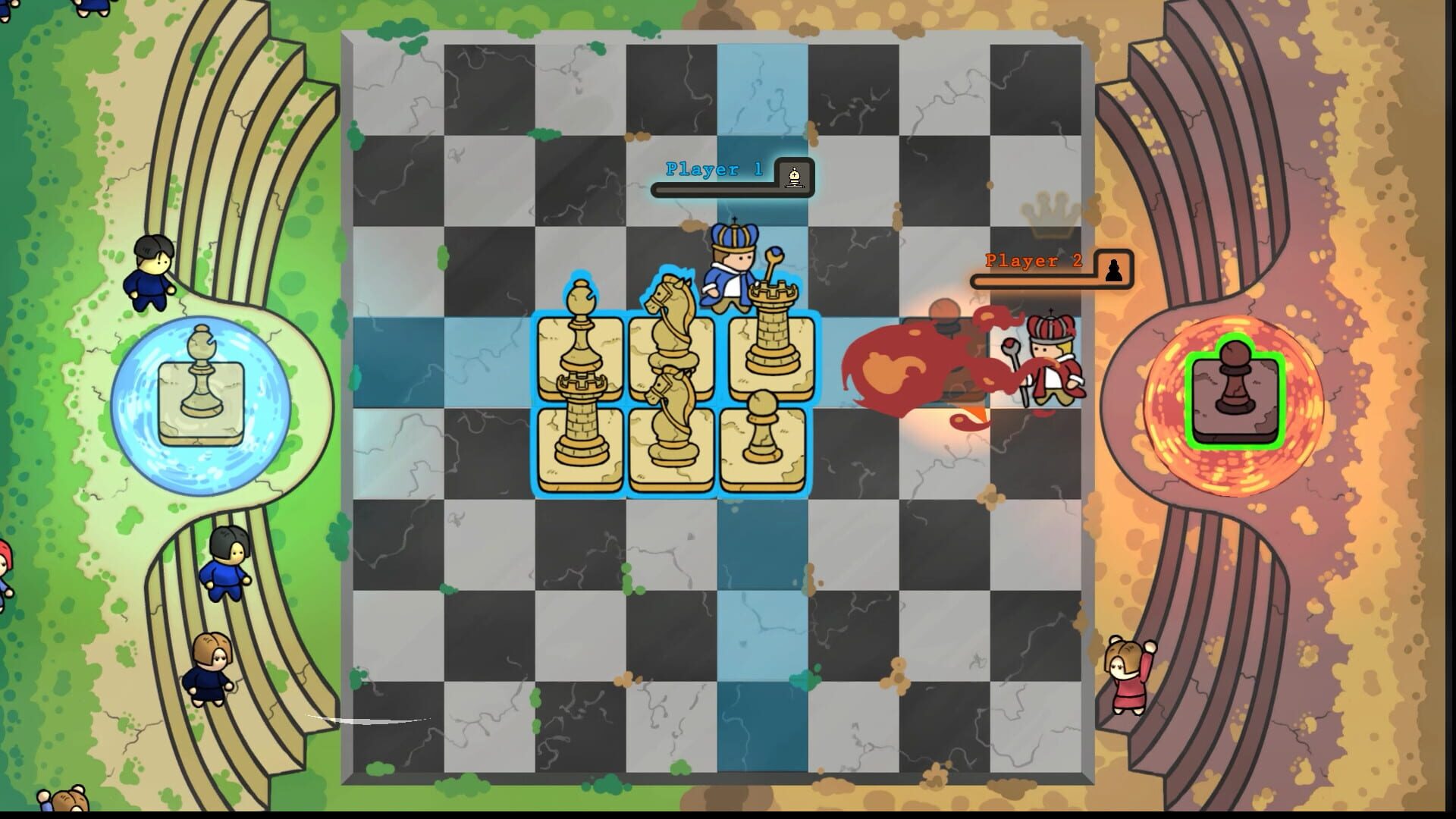Click the Player 1 name label
The height and width of the screenshot is (819, 1456).
pos(711,170)
